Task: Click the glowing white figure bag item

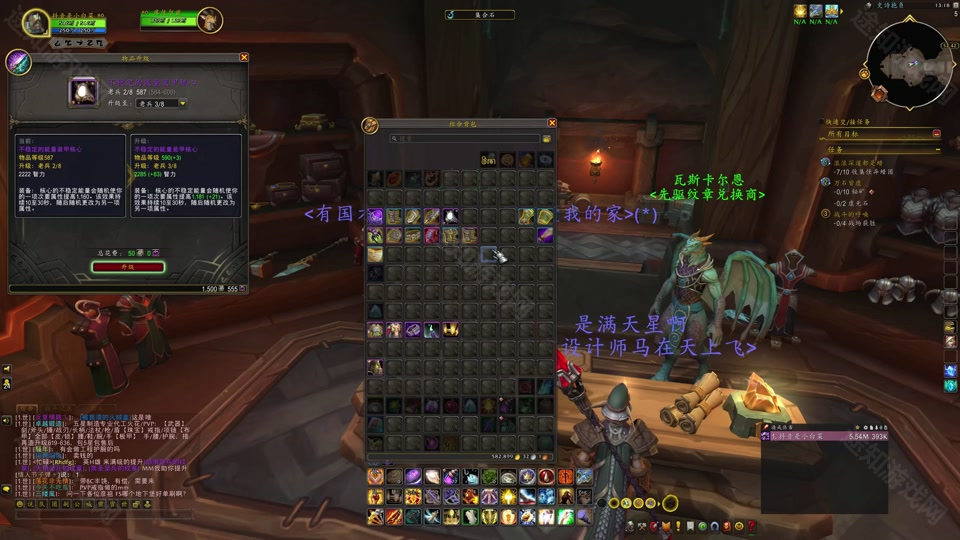Action: [x=451, y=216]
